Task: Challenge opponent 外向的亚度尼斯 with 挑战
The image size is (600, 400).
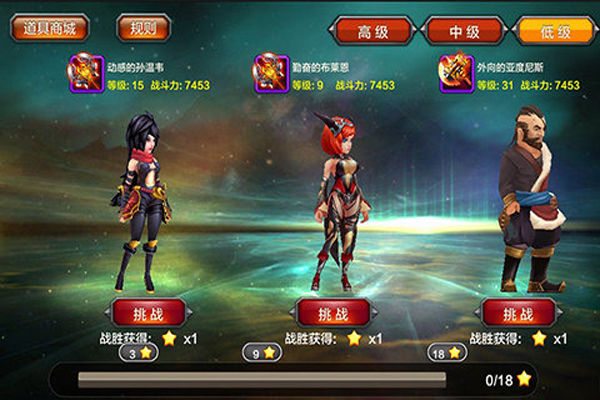Action: (516, 312)
